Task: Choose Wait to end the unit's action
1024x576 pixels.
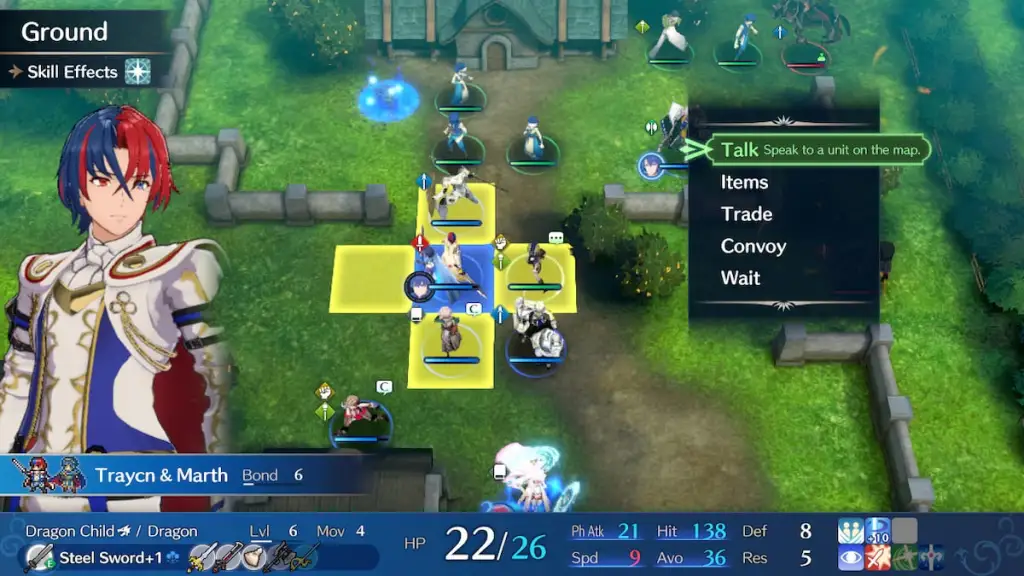Action: (x=740, y=278)
